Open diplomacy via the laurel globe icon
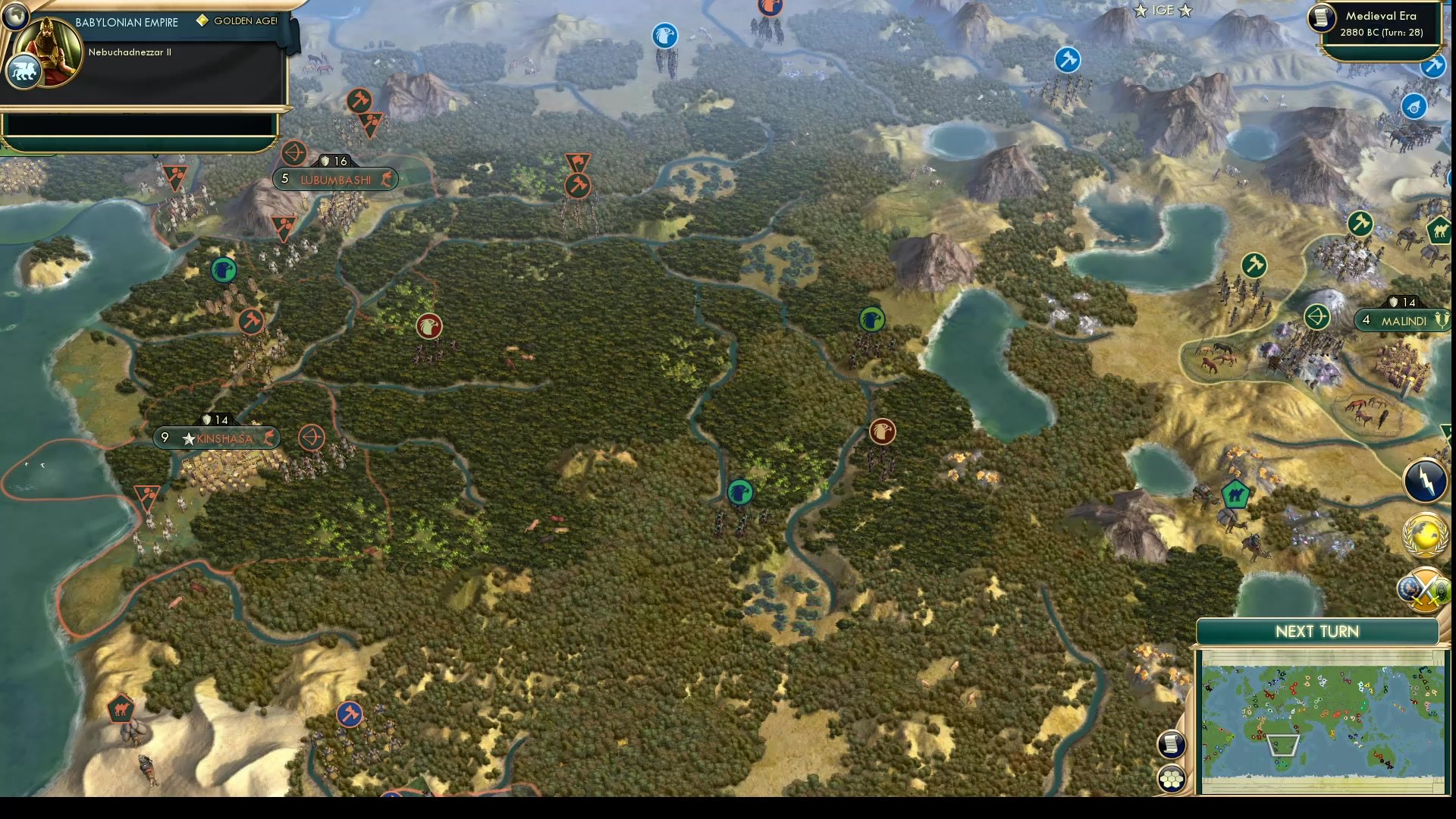 click(1423, 535)
